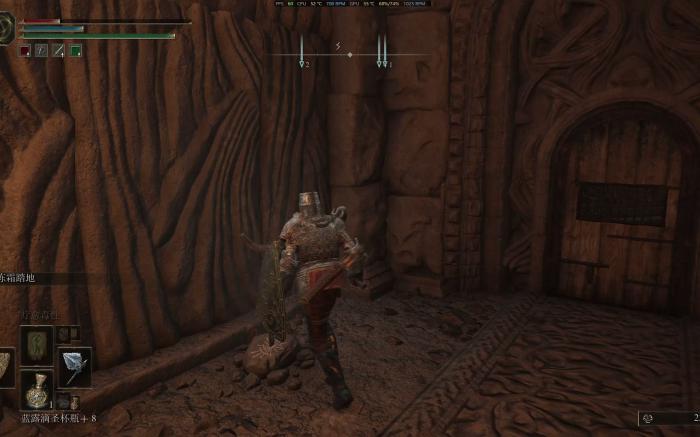
Task: Click the compass bar center marker
Action: pos(349,54)
